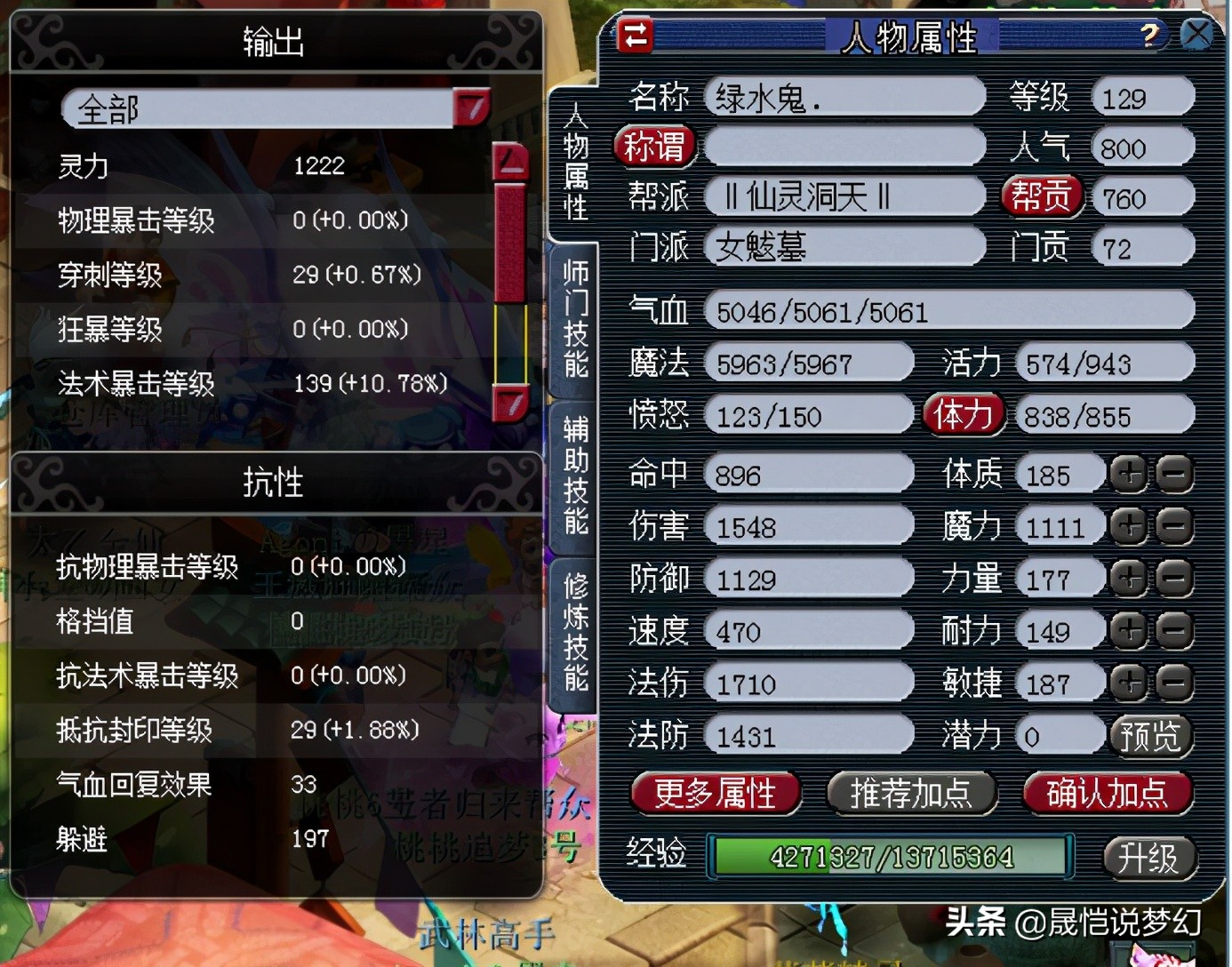1232x967 pixels.
Task: Increase 体质 with its plus stepper
Action: click(x=1129, y=474)
